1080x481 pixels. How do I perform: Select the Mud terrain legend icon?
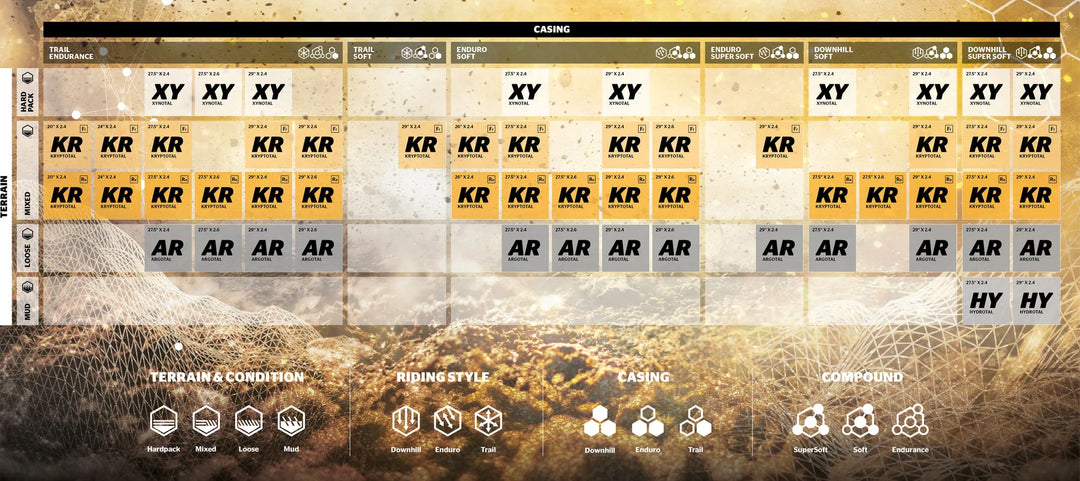(x=291, y=420)
